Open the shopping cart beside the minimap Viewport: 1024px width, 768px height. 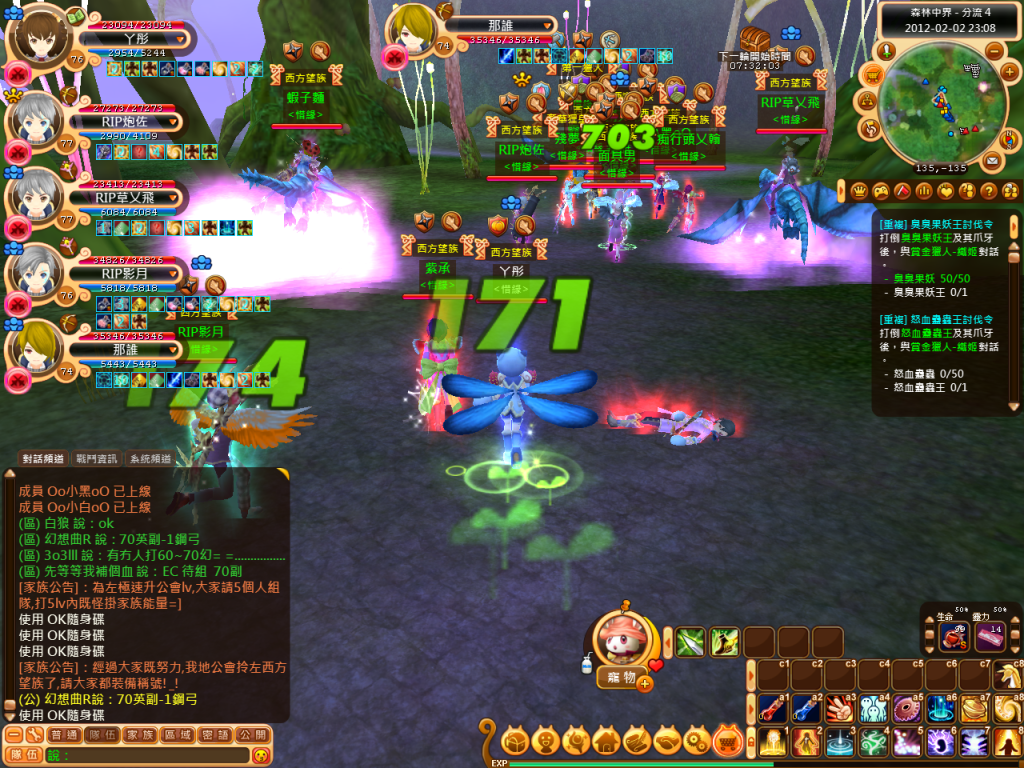872,74
